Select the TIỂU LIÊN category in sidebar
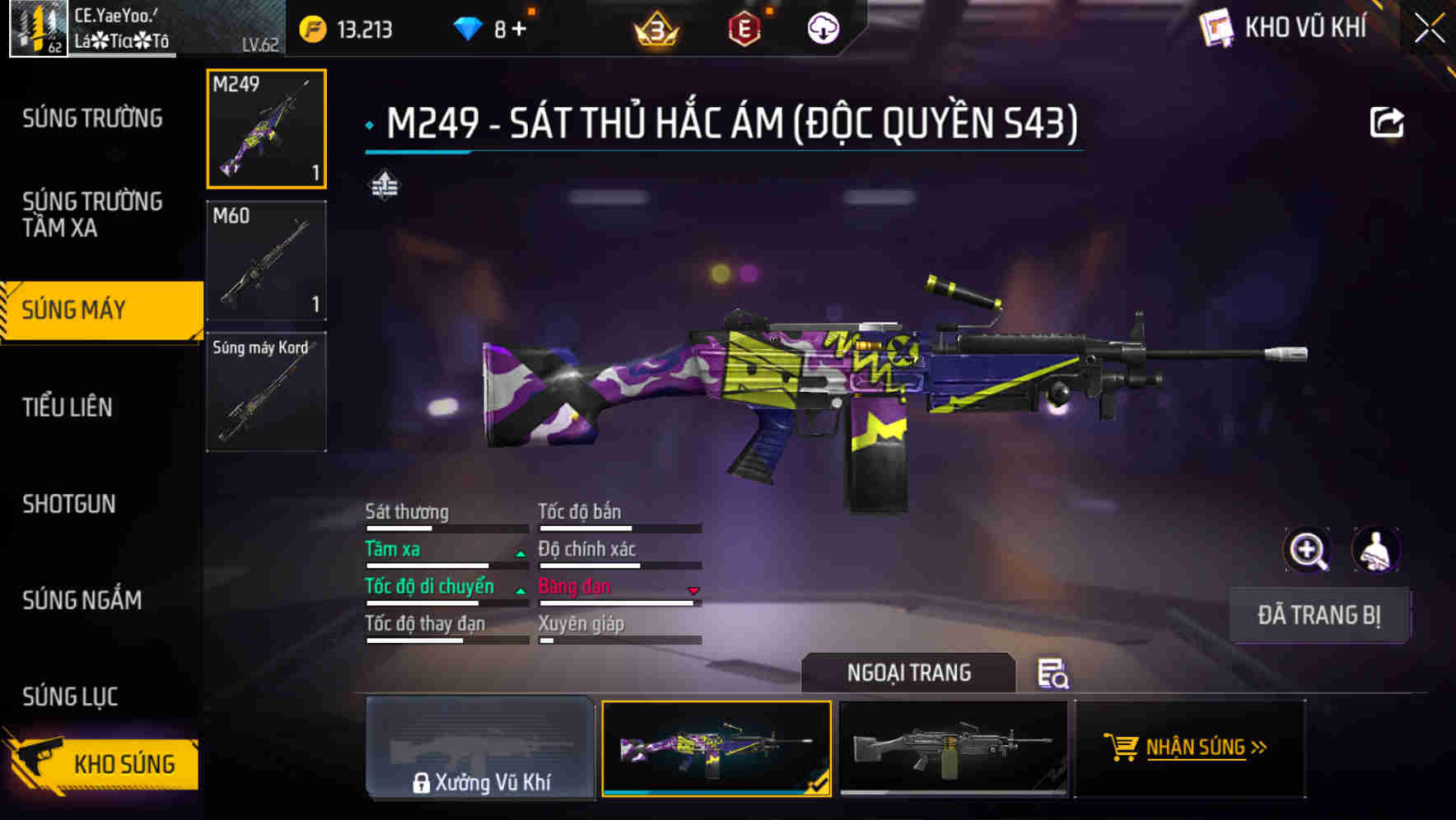The image size is (1456, 820). 69,407
